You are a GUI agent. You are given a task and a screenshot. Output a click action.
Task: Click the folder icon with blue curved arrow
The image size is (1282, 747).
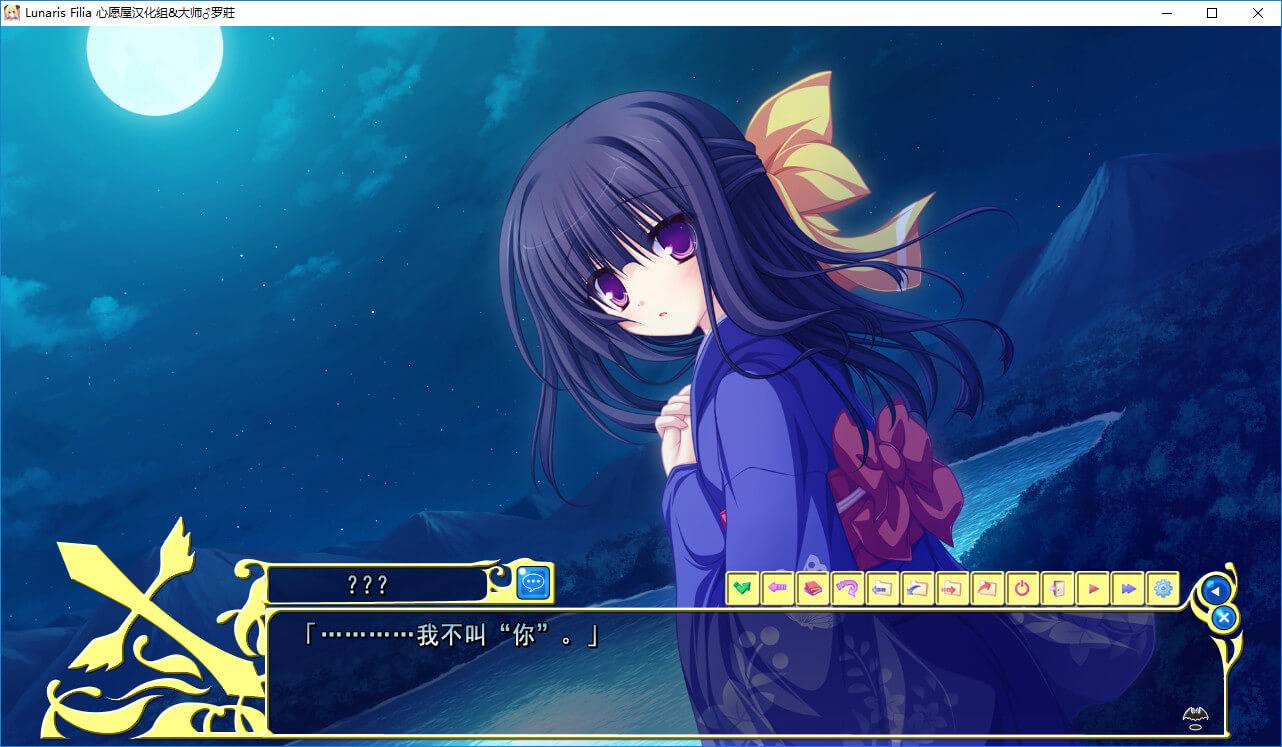[917, 588]
